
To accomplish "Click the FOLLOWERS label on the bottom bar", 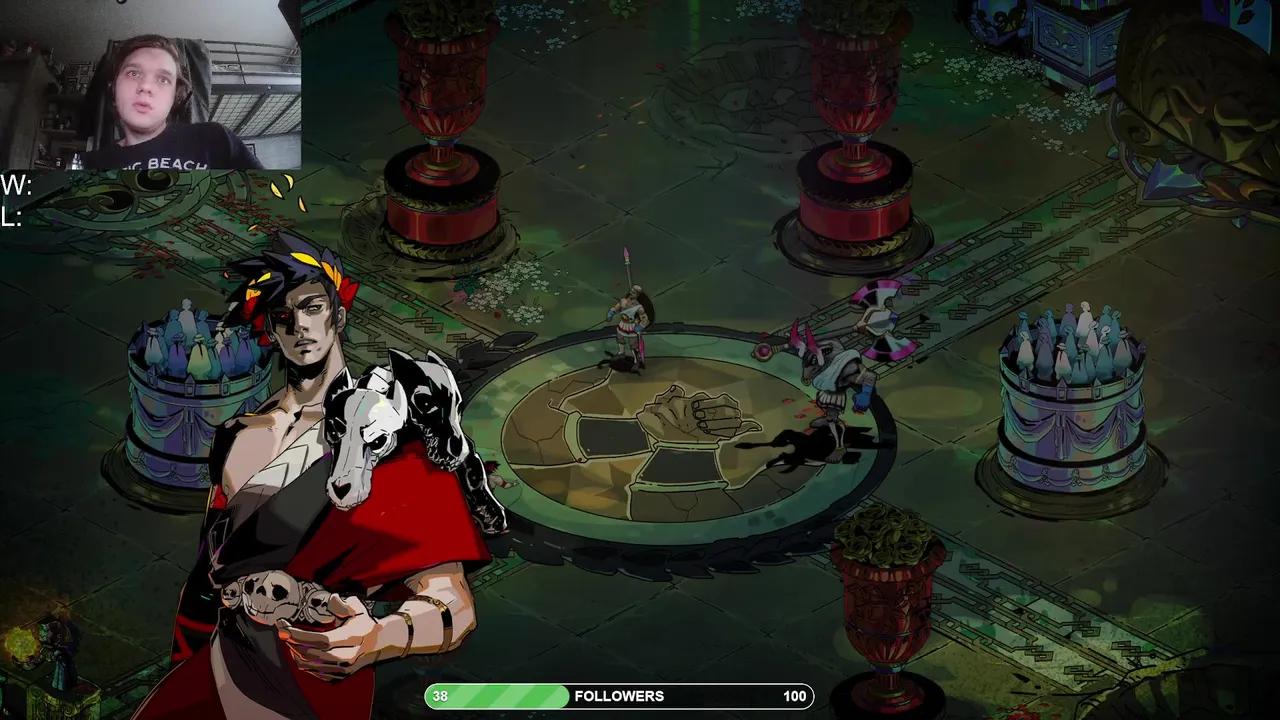I will point(620,696).
